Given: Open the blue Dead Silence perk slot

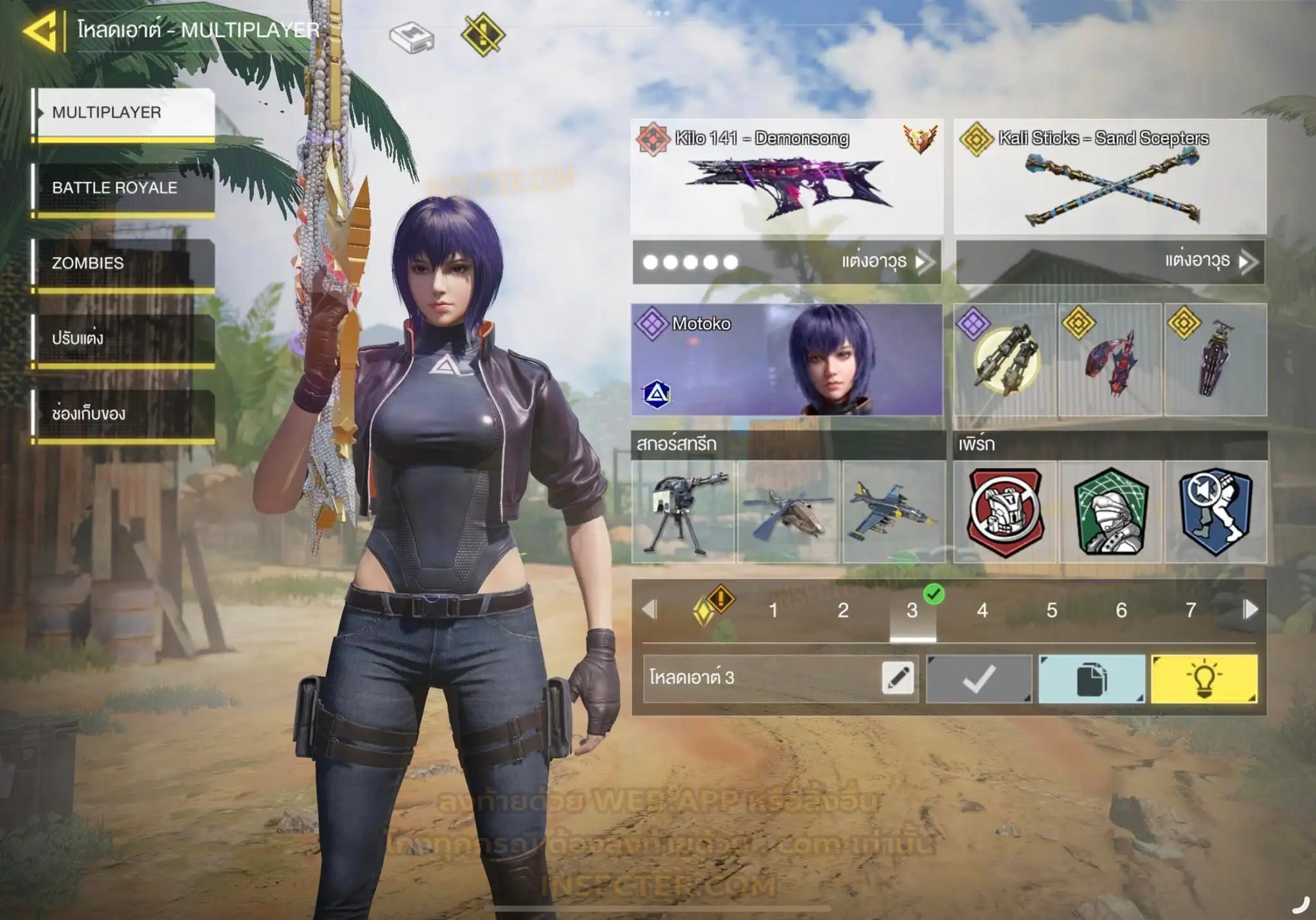Looking at the screenshot, I should 1216,512.
